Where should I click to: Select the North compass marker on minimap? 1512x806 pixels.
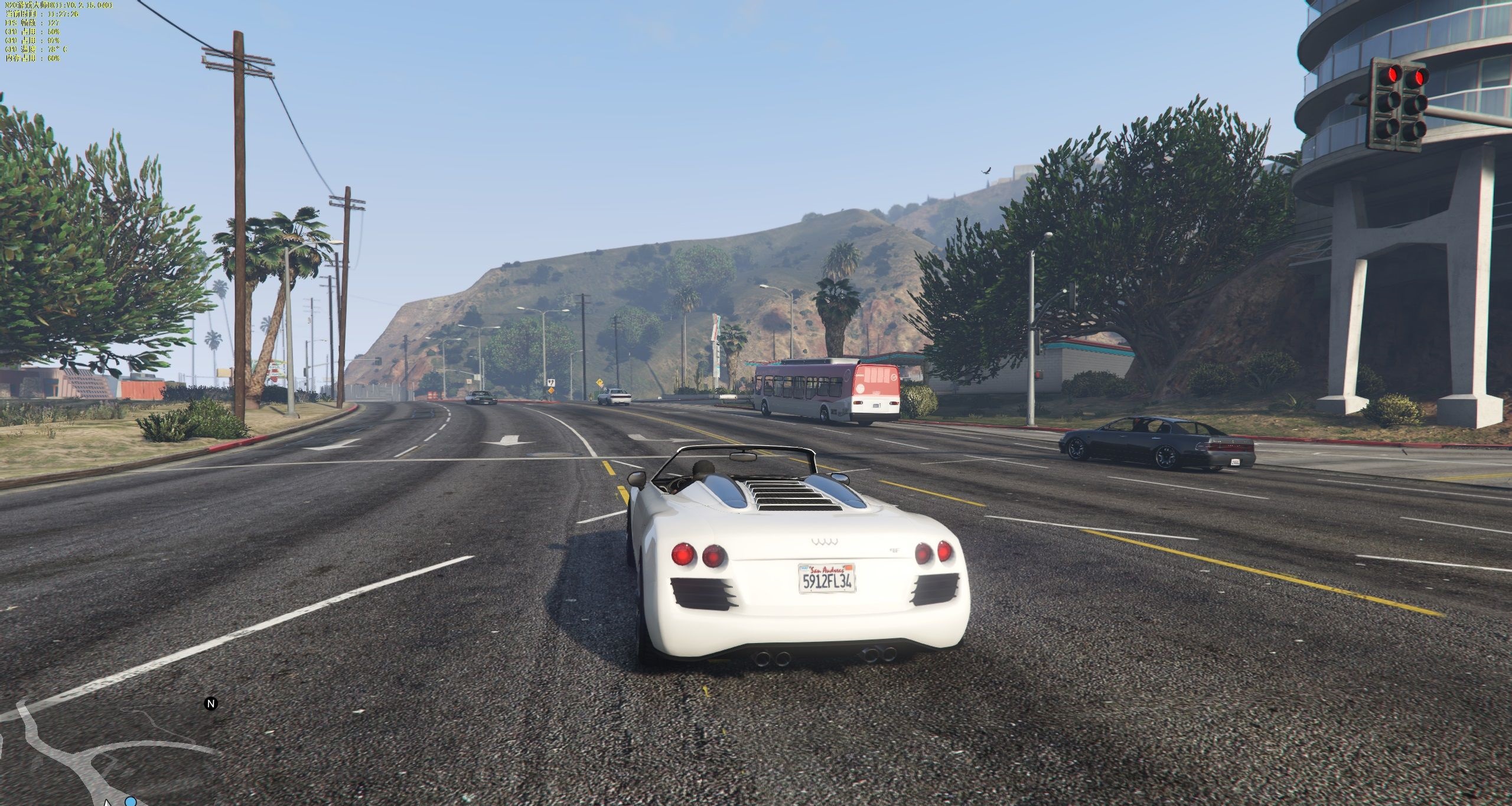[x=211, y=704]
